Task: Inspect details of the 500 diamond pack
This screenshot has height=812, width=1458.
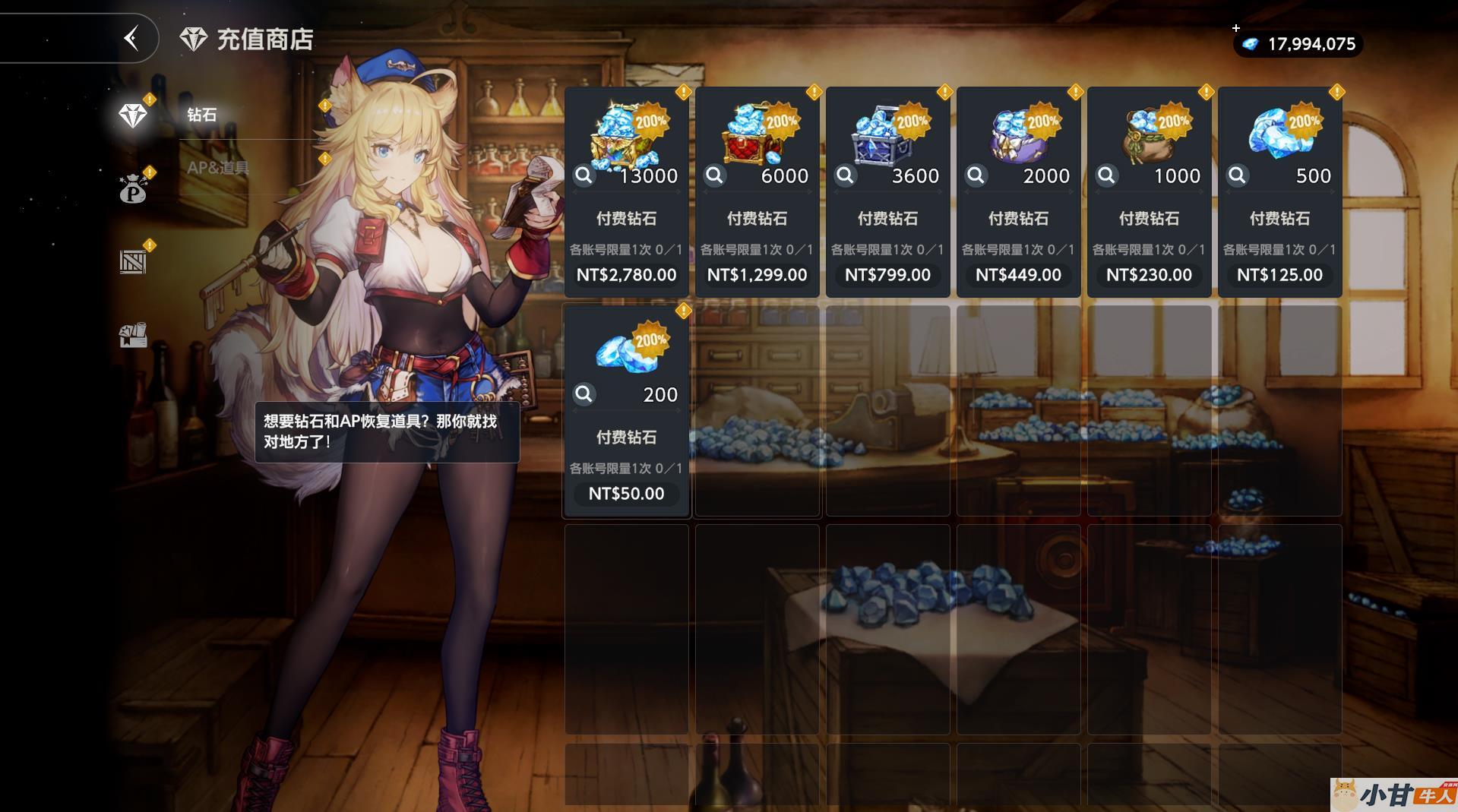Action: [1237, 176]
